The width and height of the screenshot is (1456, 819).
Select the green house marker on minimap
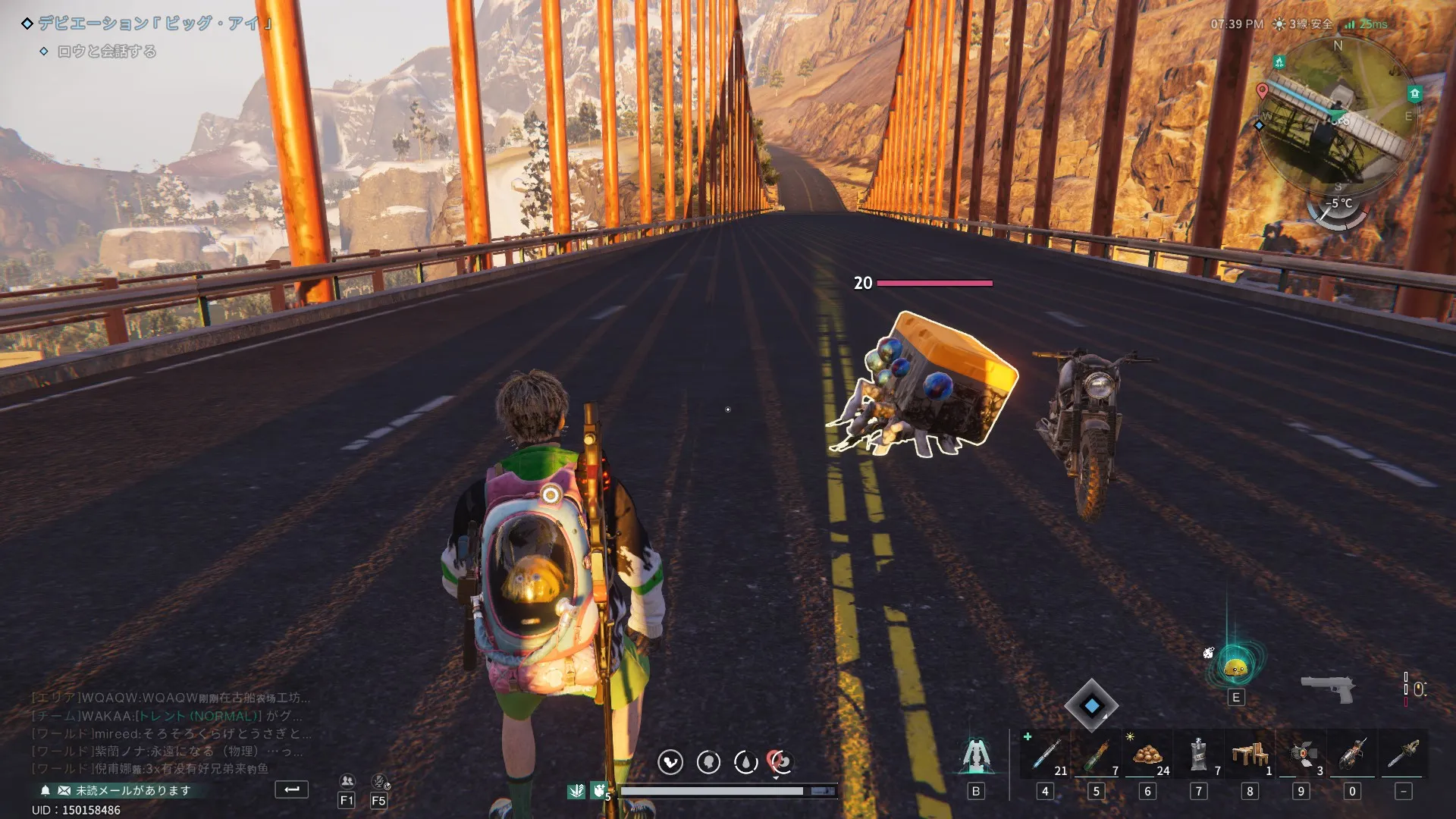point(1414,94)
